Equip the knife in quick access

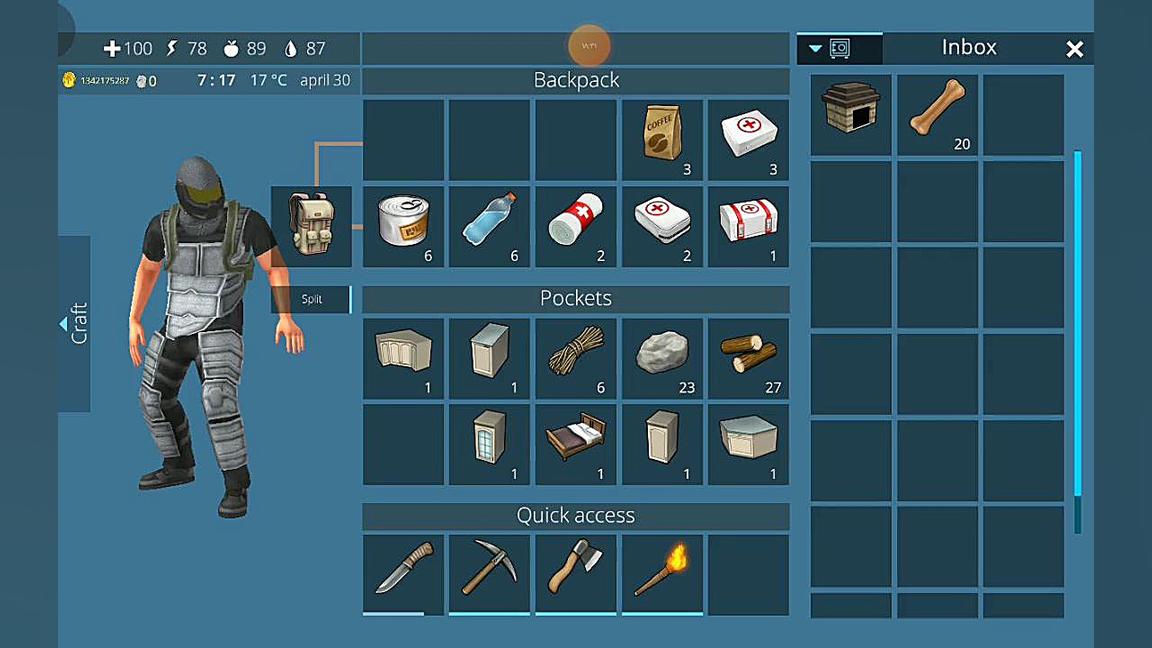coord(403,574)
